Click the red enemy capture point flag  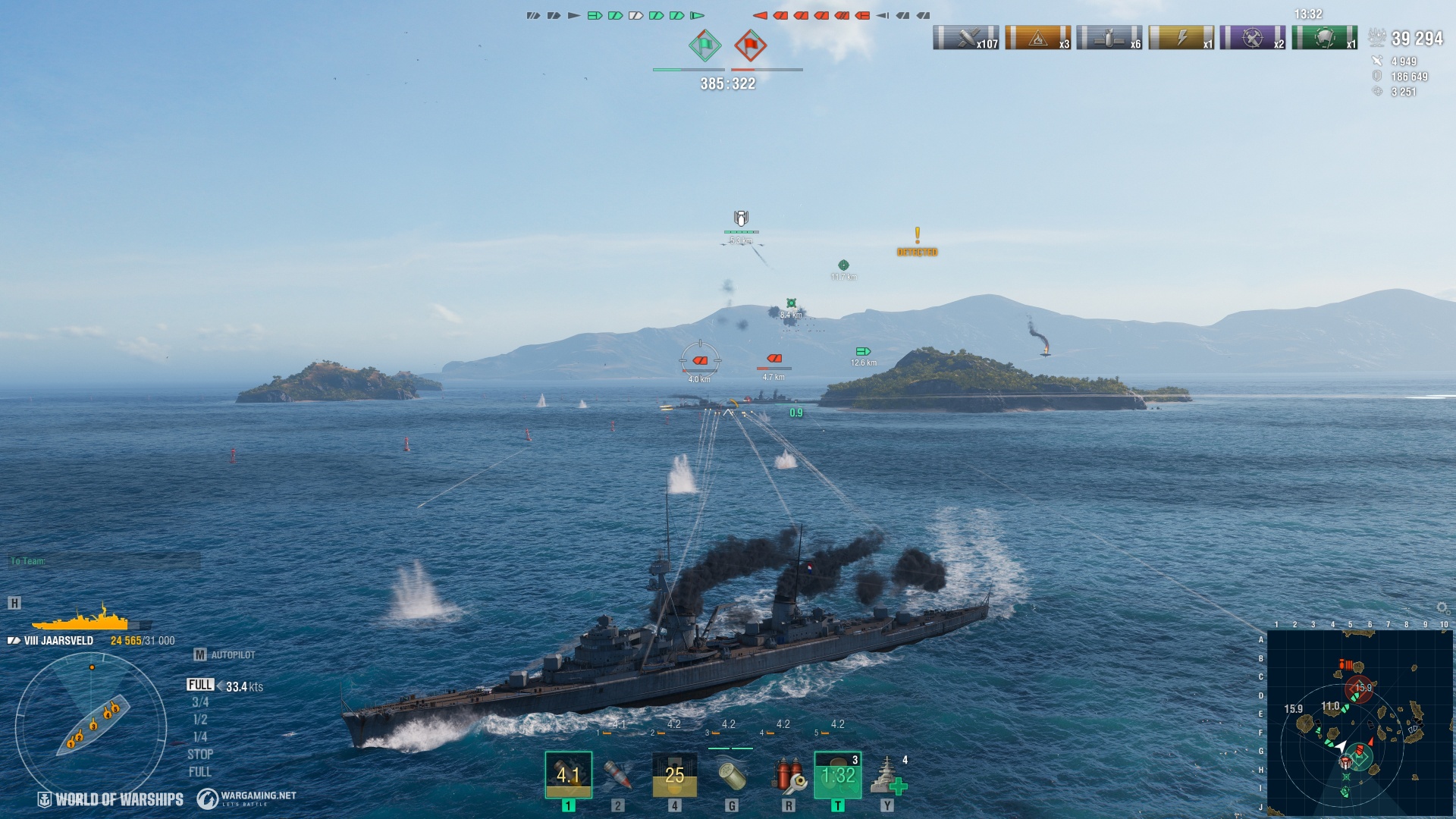click(750, 45)
